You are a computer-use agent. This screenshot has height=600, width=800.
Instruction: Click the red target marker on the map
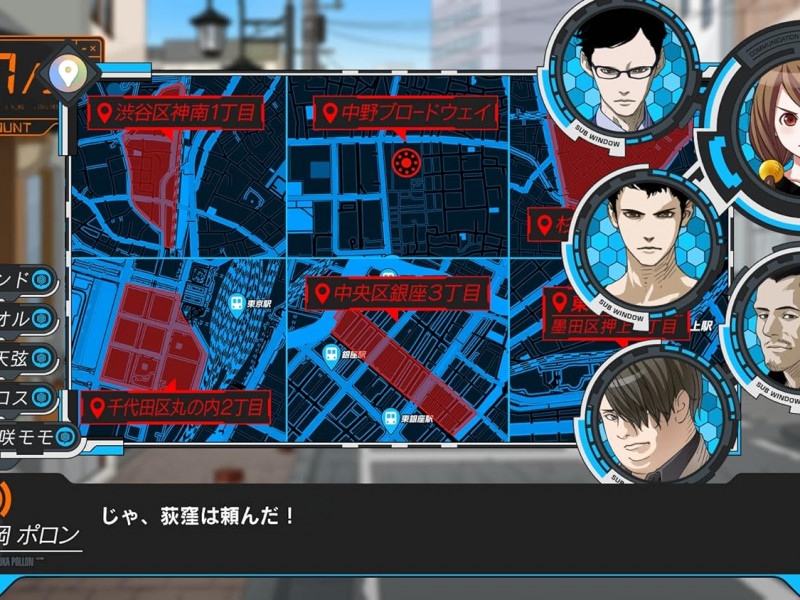(405, 163)
